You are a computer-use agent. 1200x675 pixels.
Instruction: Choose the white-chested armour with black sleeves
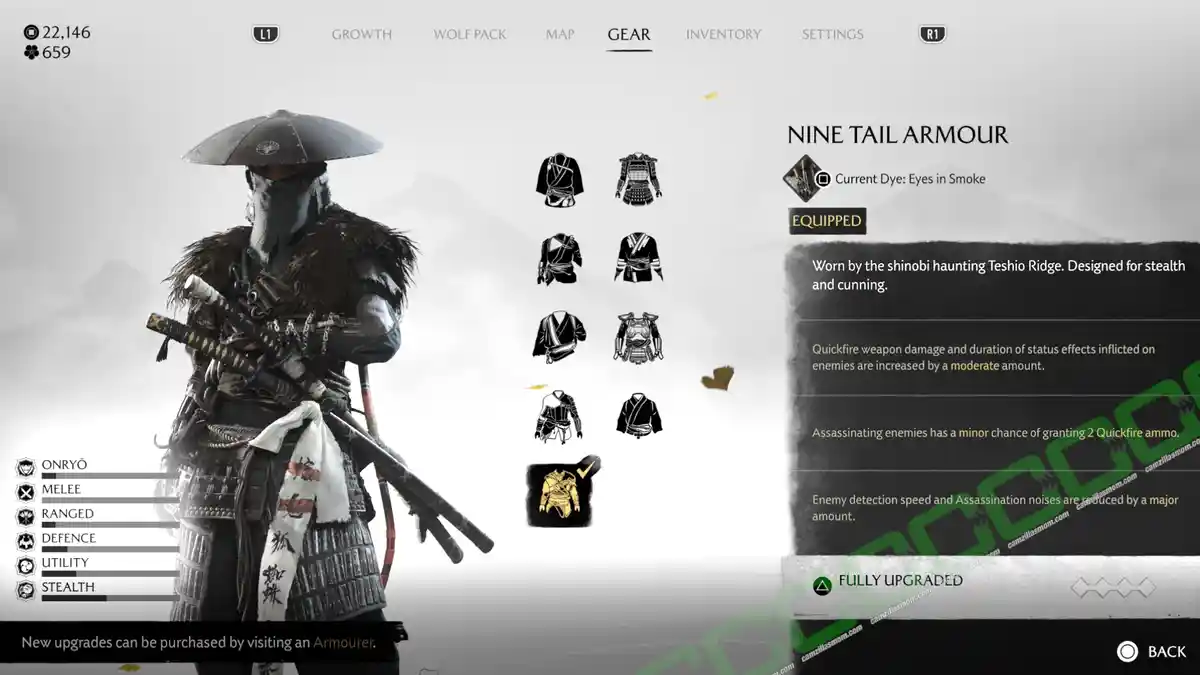(558, 416)
